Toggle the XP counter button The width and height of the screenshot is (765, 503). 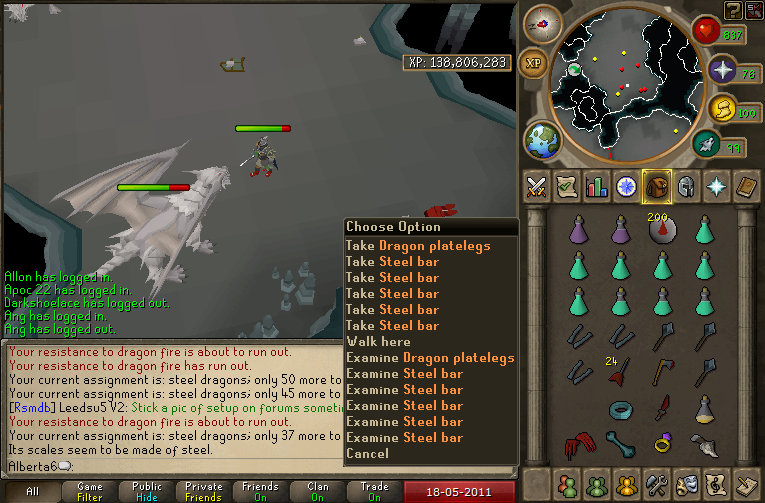[533, 62]
